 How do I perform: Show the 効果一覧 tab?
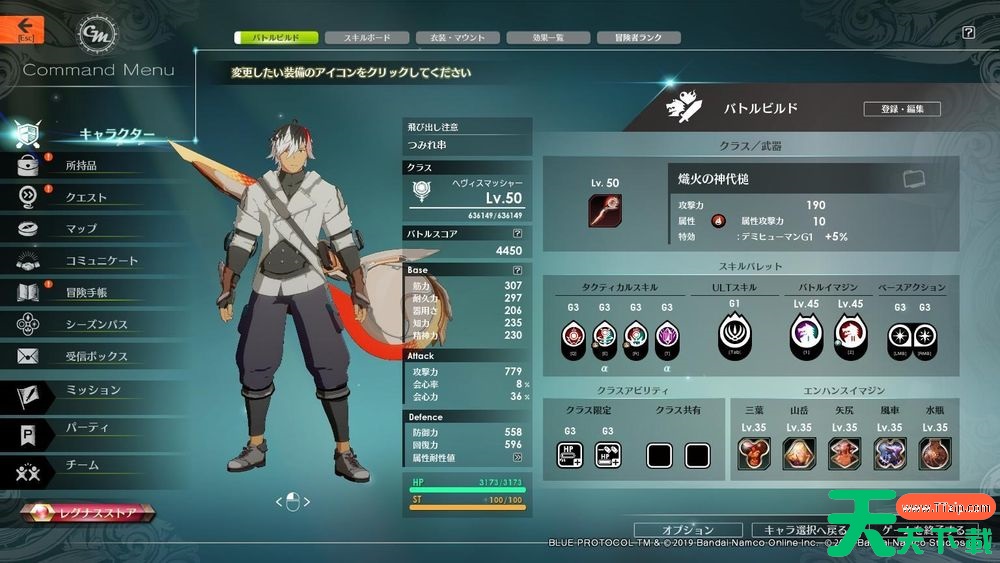[547, 38]
